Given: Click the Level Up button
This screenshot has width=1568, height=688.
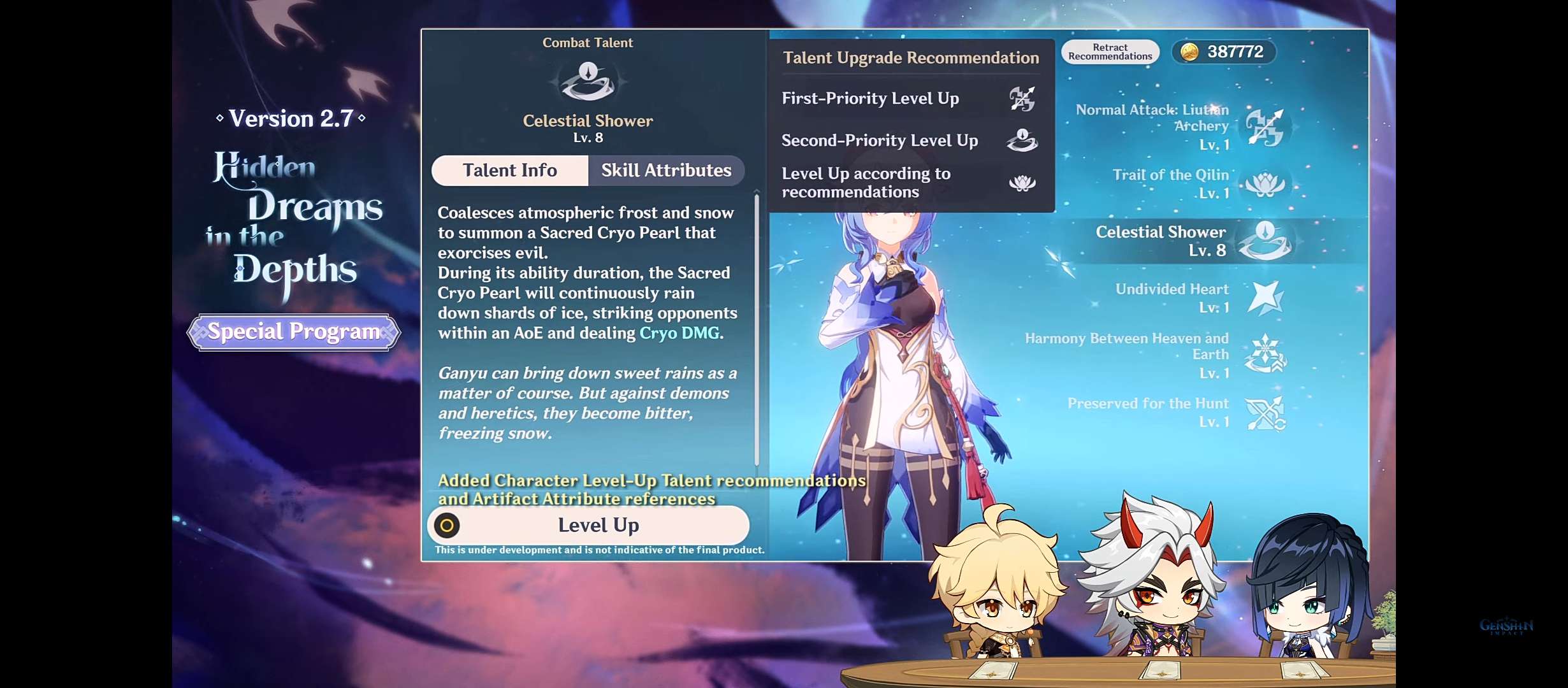Looking at the screenshot, I should coord(588,526).
